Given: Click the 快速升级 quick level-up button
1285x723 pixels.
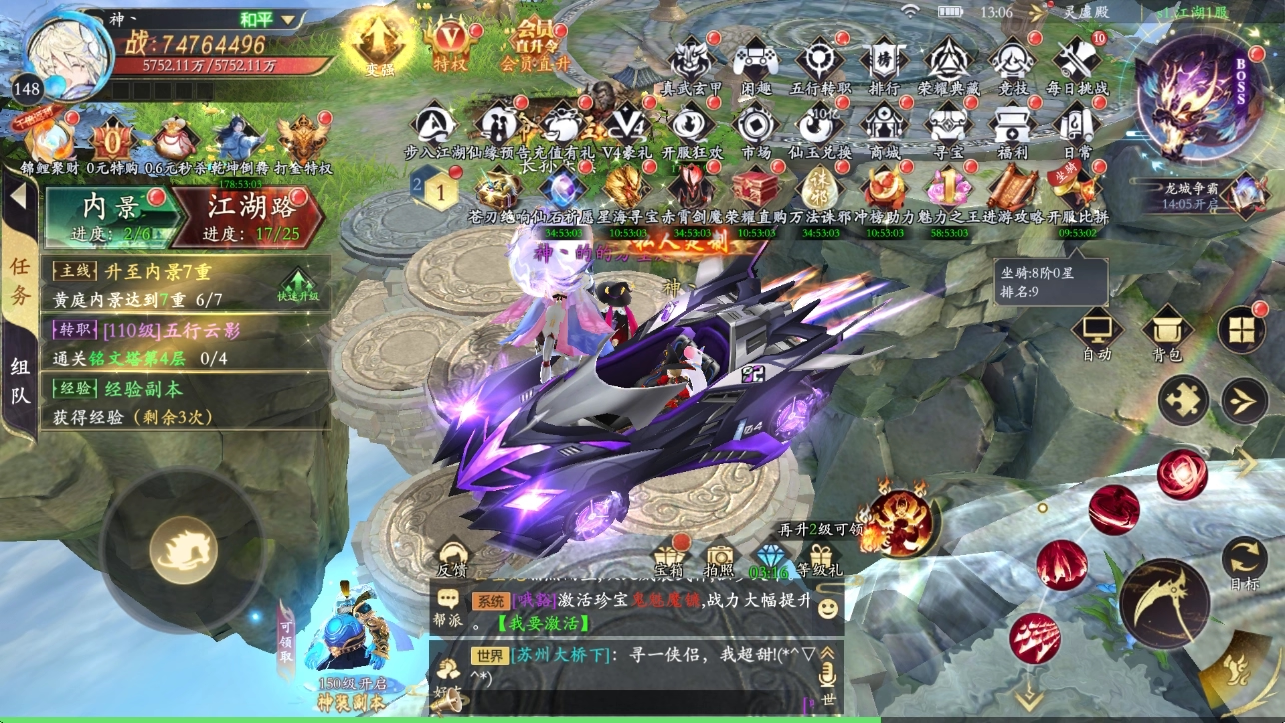Looking at the screenshot, I should (299, 284).
